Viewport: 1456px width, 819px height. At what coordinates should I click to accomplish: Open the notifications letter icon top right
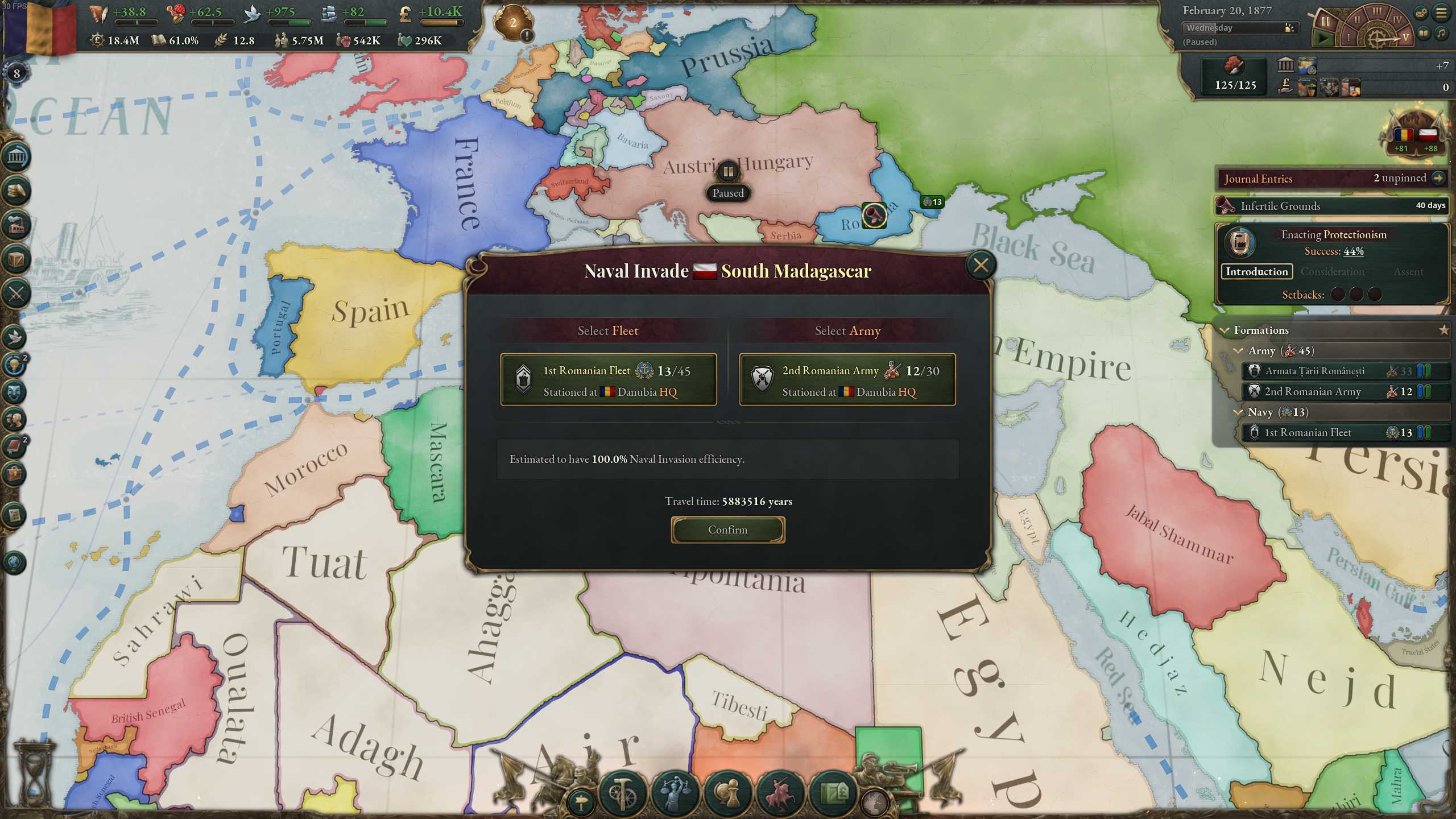(1421, 13)
